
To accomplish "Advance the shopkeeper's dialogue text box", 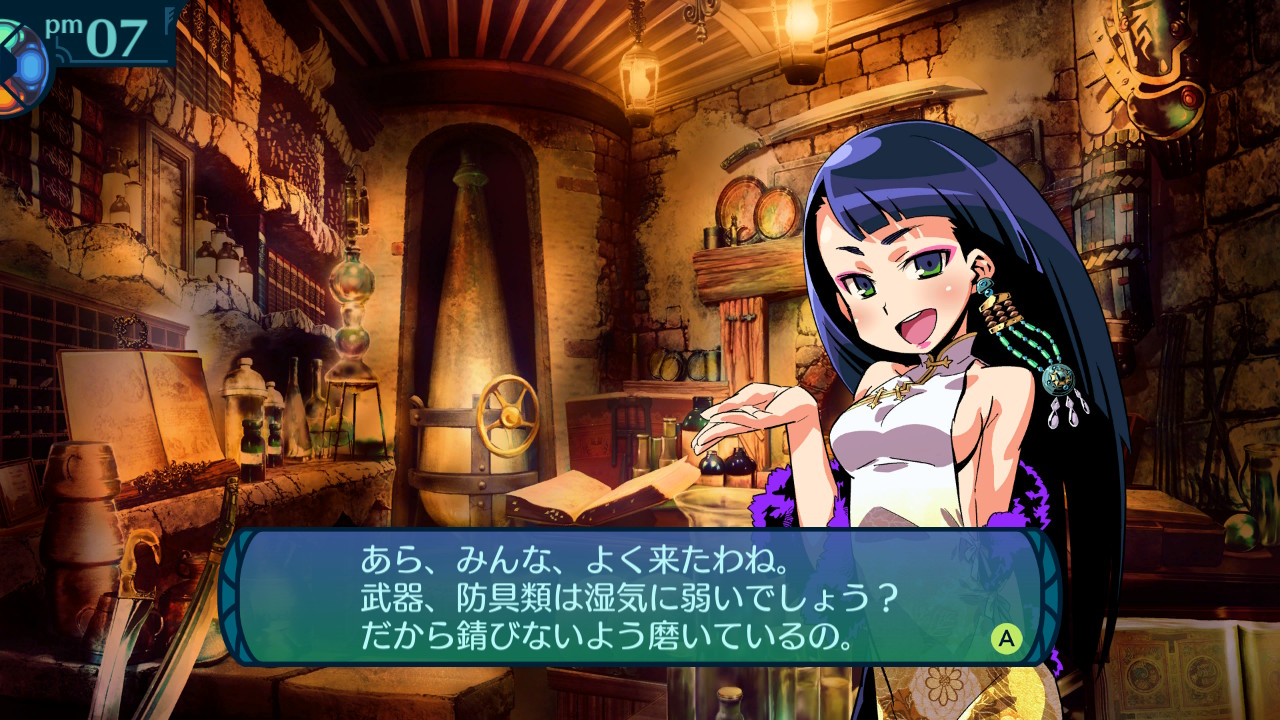I will (1006, 638).
